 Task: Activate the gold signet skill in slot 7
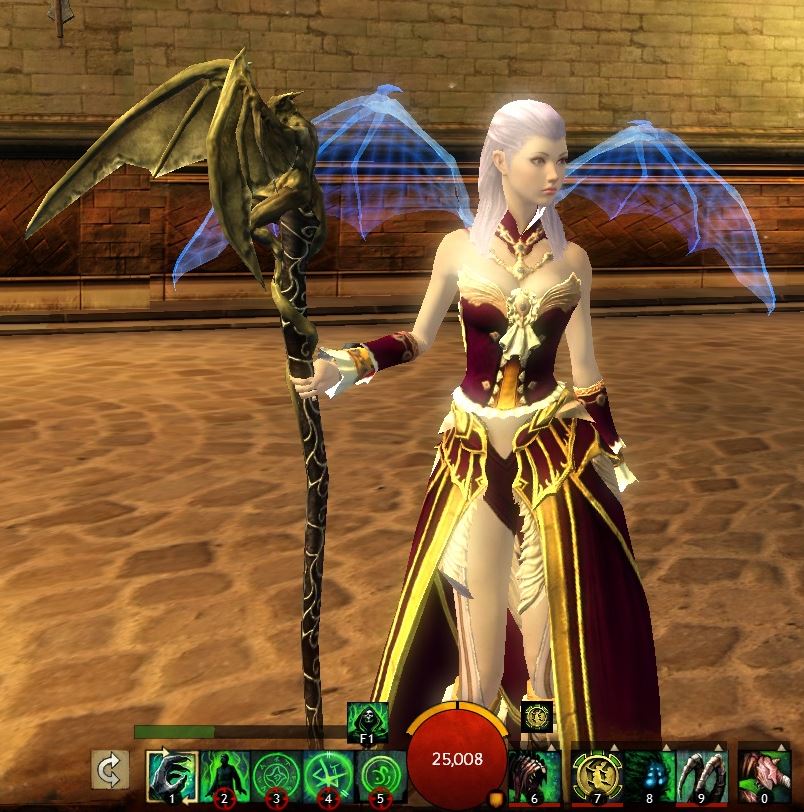[x=595, y=776]
